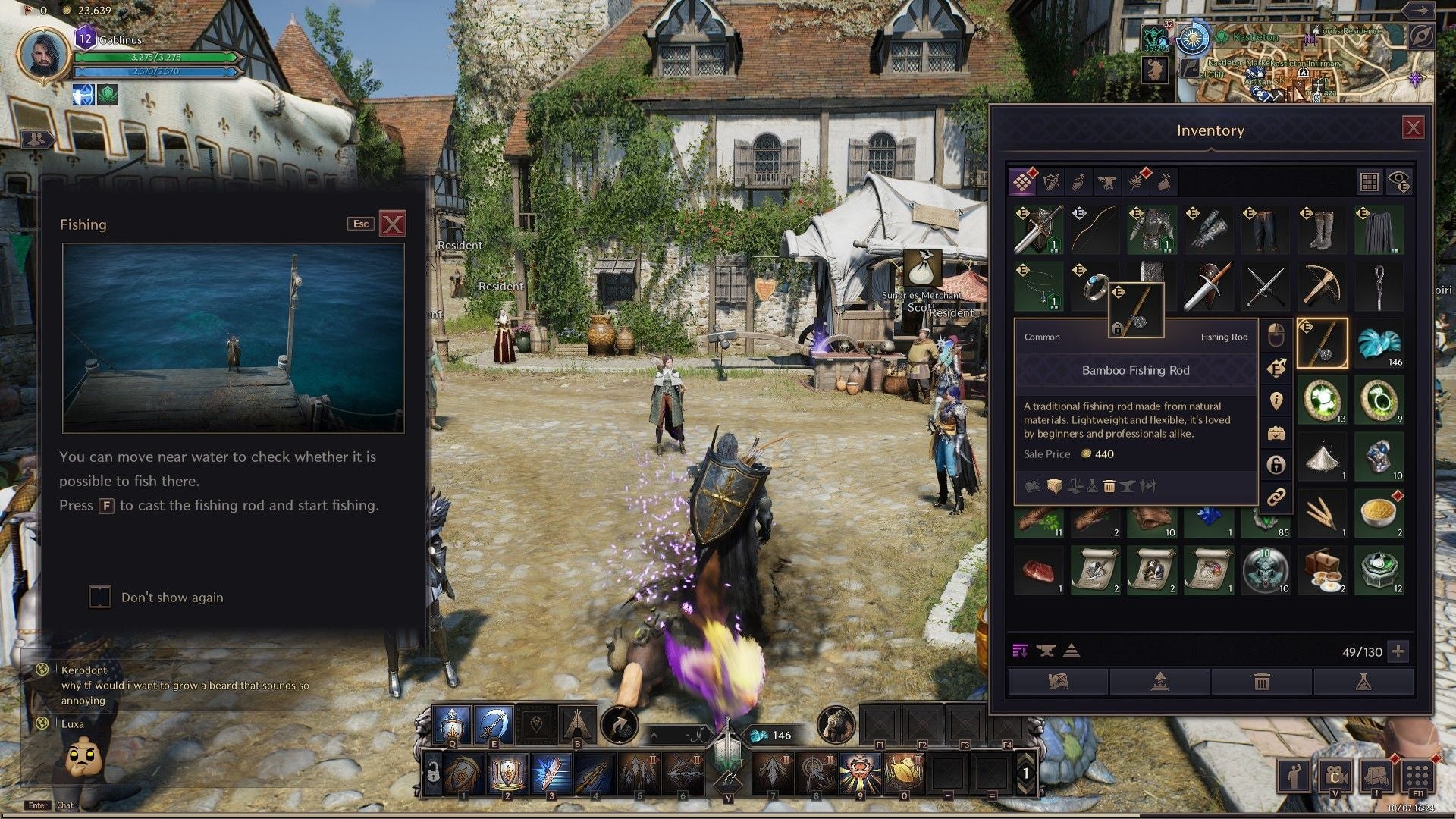Switch to the weapons tab in the Inventory

(1053, 182)
